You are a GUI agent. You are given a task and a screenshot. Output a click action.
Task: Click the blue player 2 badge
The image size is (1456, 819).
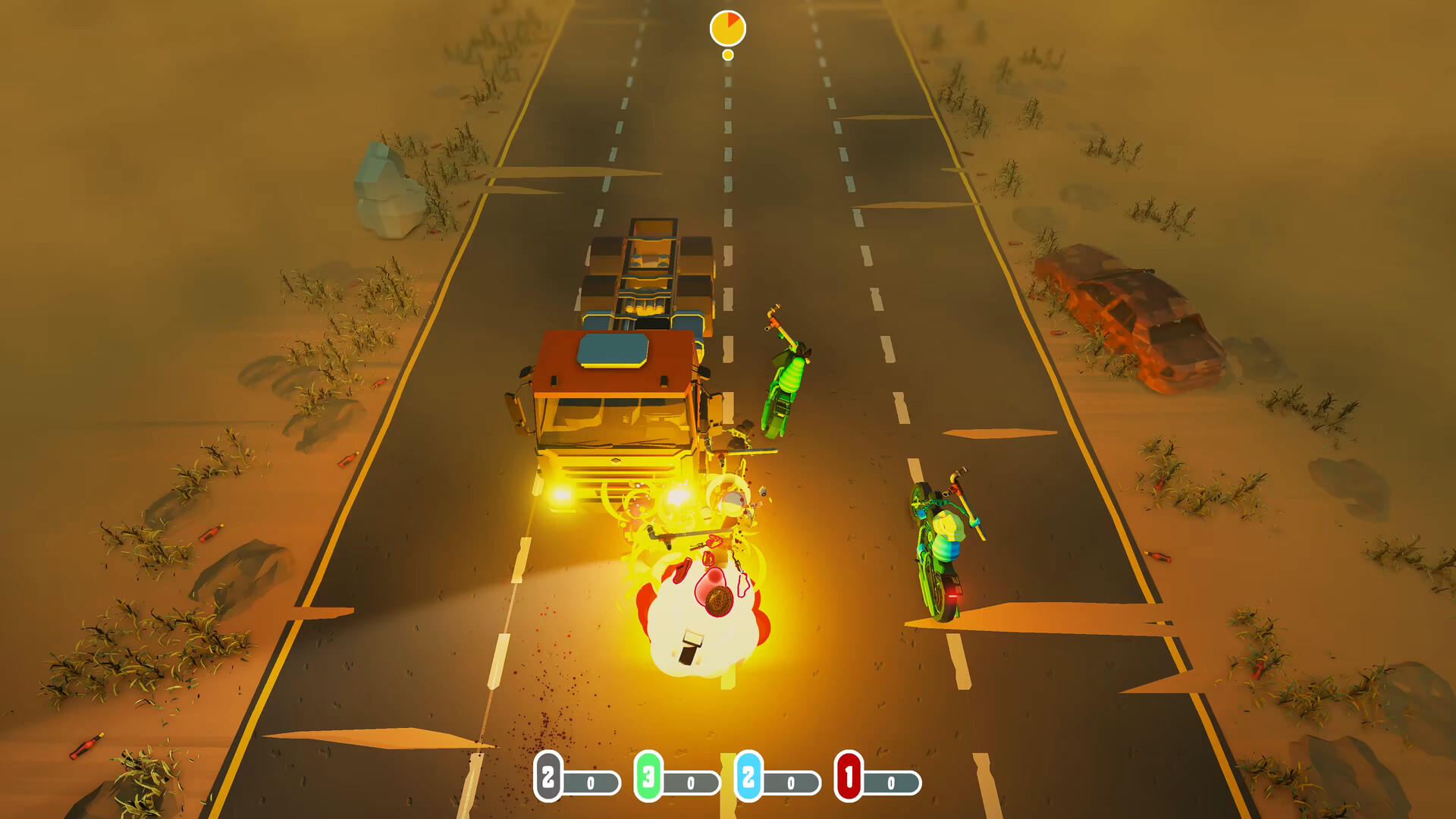(747, 777)
